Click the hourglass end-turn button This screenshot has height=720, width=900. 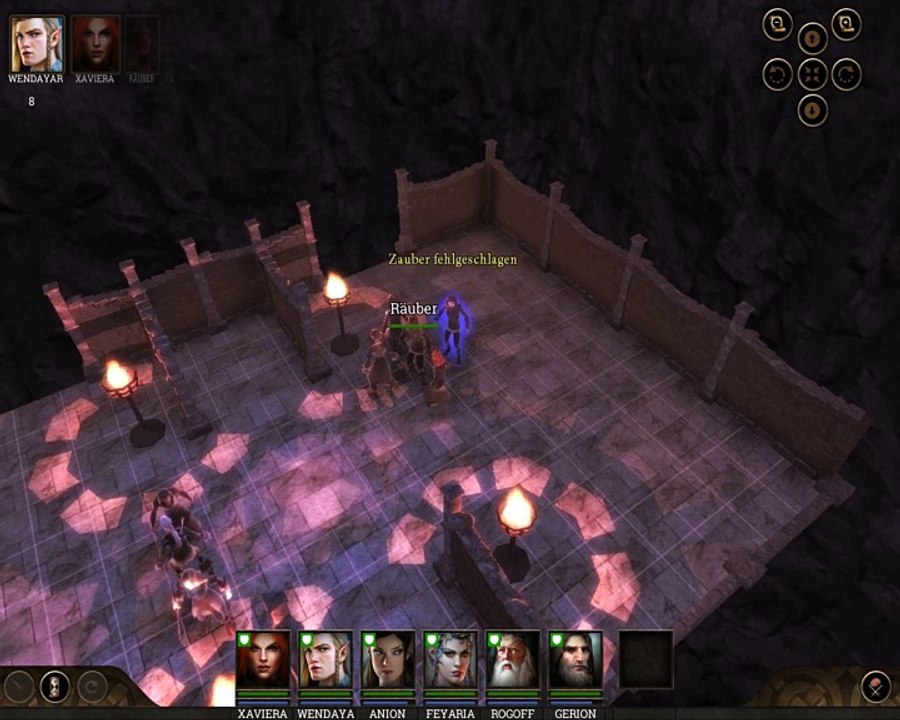pyautogui.click(x=54, y=686)
